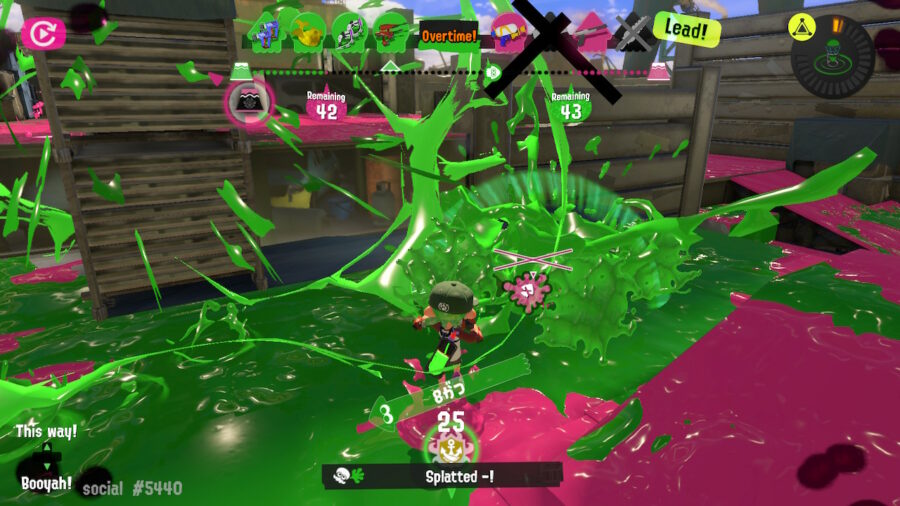Select the green teammate icon with red weapon

(x=392, y=35)
